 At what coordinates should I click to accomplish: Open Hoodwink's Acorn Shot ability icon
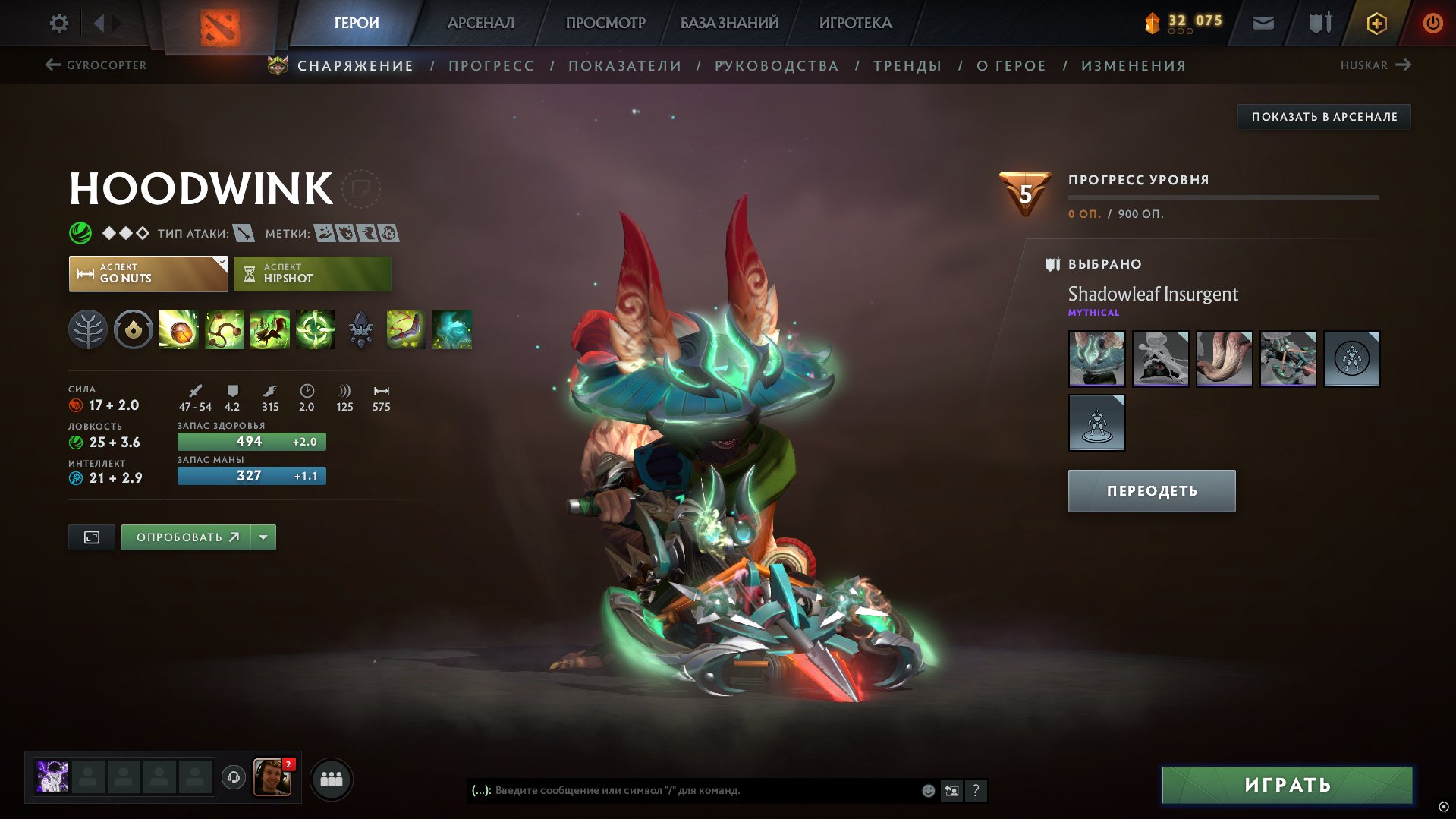[x=178, y=330]
